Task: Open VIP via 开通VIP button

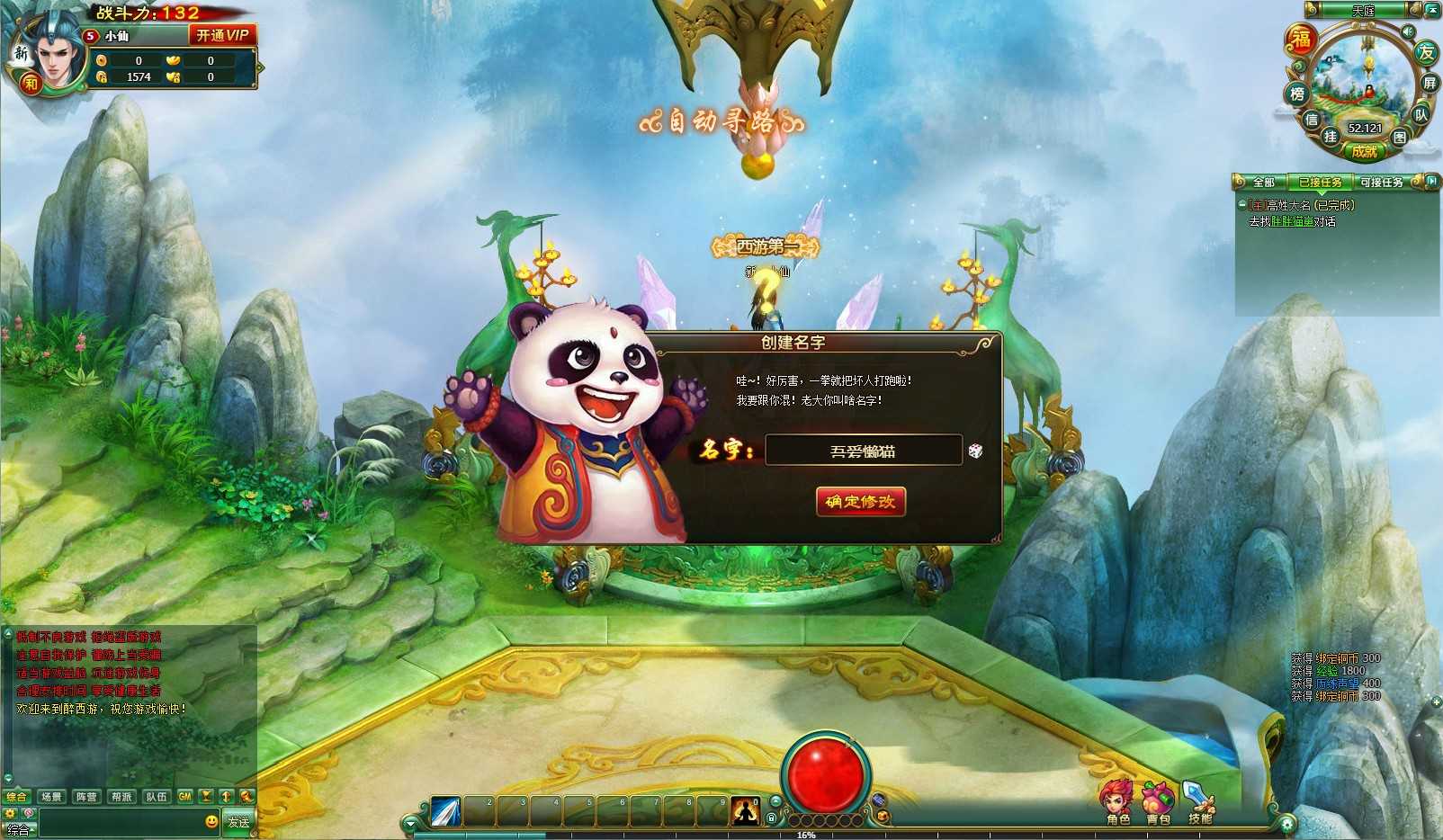Action: click(222, 35)
